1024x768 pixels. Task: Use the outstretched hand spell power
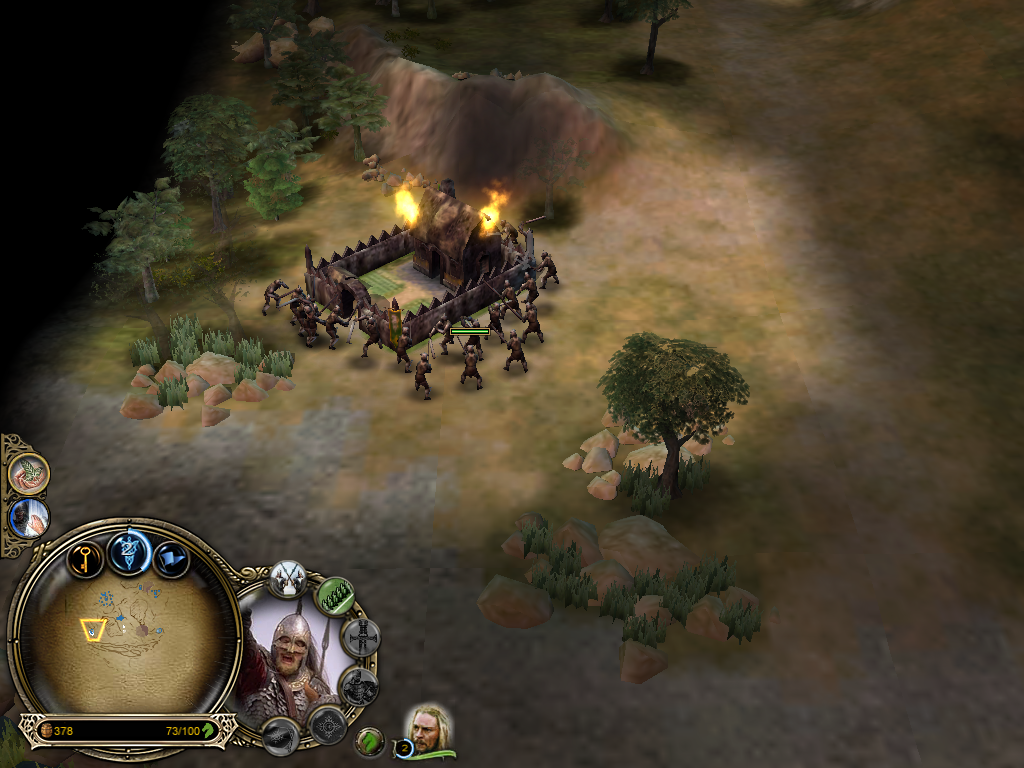tap(29, 518)
